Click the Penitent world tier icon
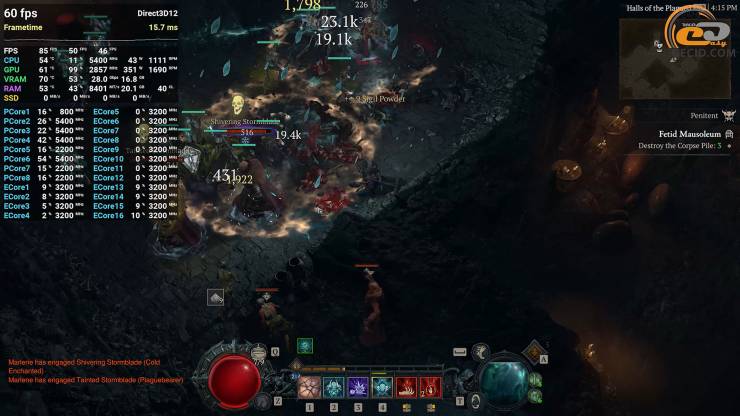Screen dimensions: 740x416 pyautogui.click(x=729, y=116)
